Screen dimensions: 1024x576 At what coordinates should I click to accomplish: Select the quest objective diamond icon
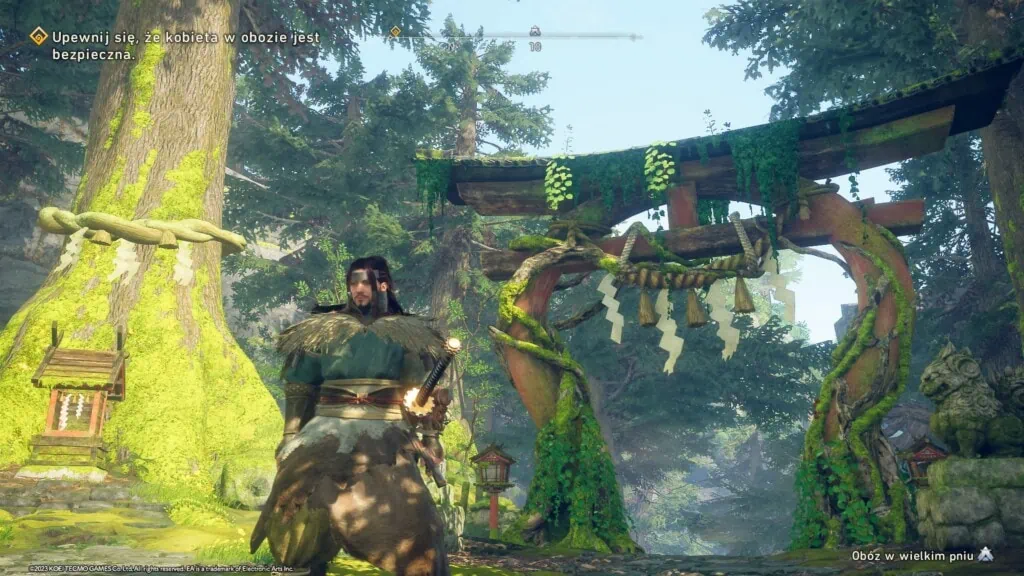(x=39, y=36)
